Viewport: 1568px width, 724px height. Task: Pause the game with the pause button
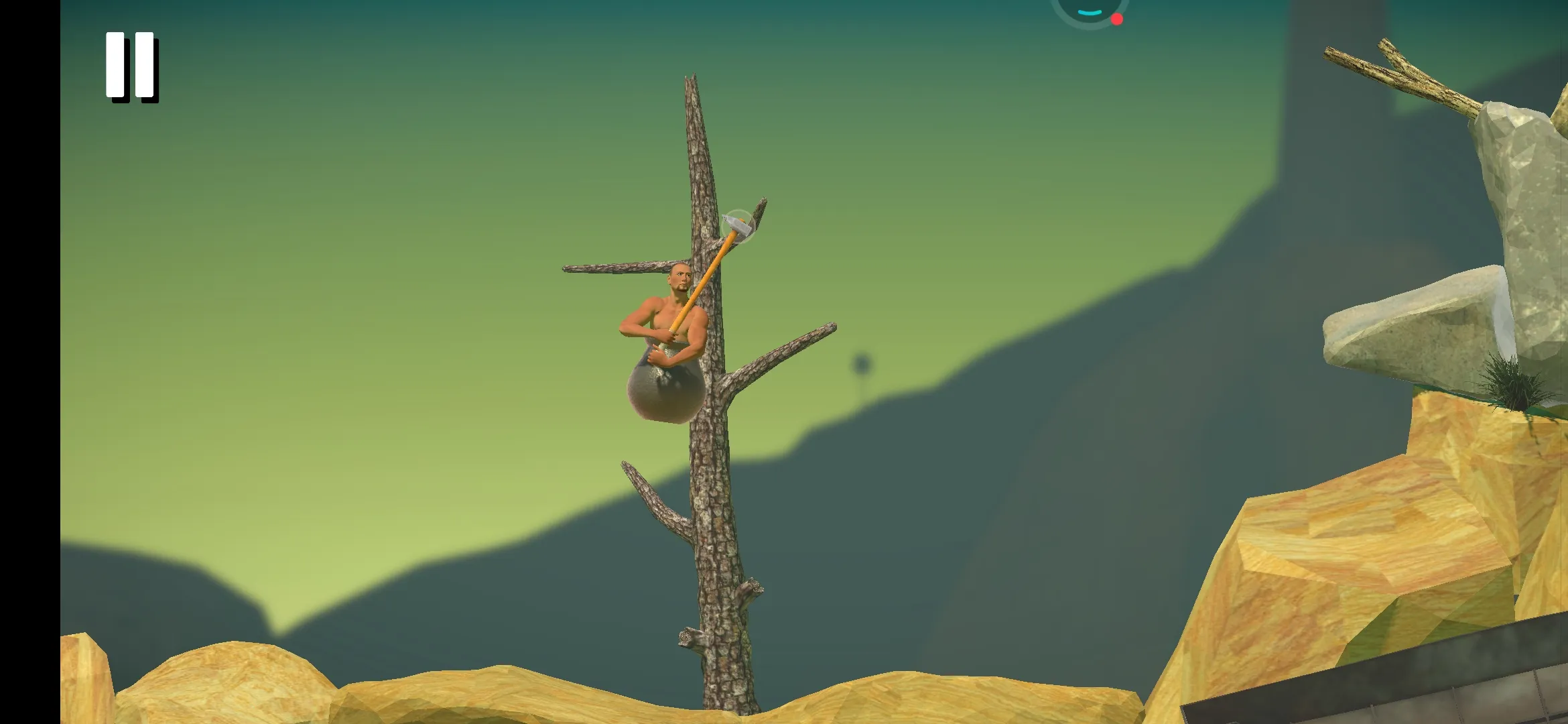[x=131, y=66]
